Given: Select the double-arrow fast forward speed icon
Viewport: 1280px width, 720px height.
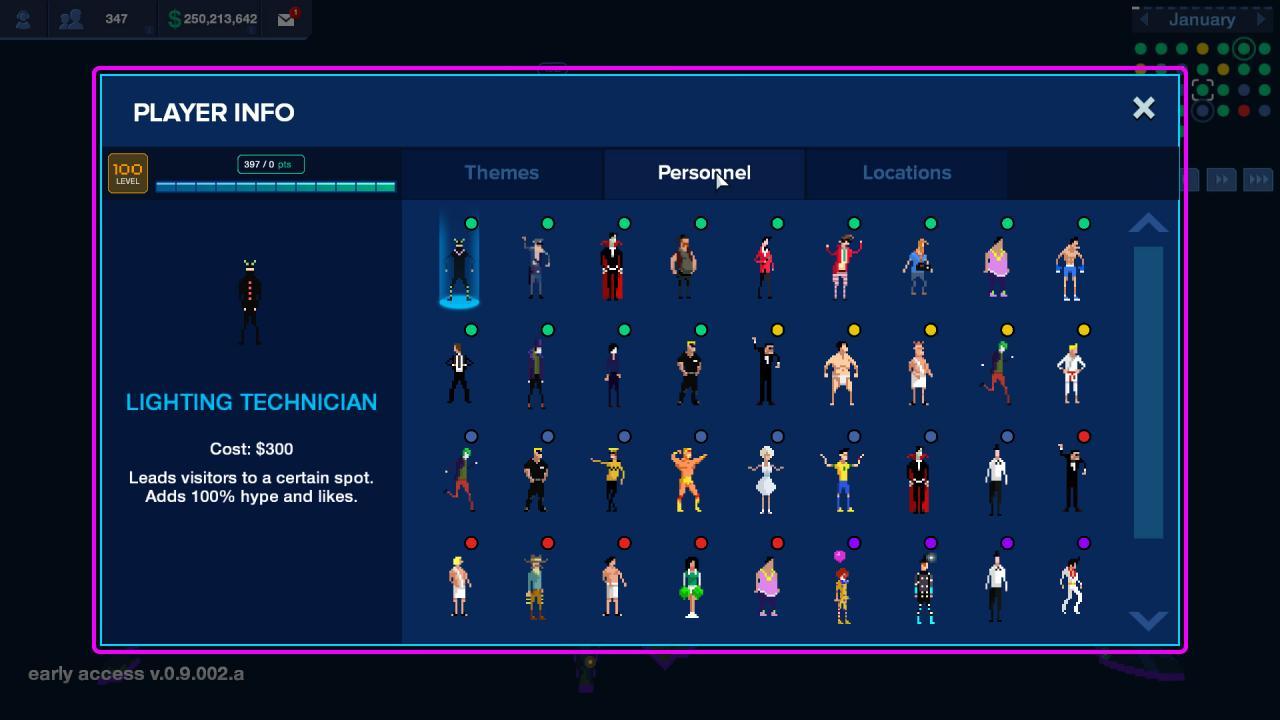Looking at the screenshot, I should pyautogui.click(x=1222, y=179).
